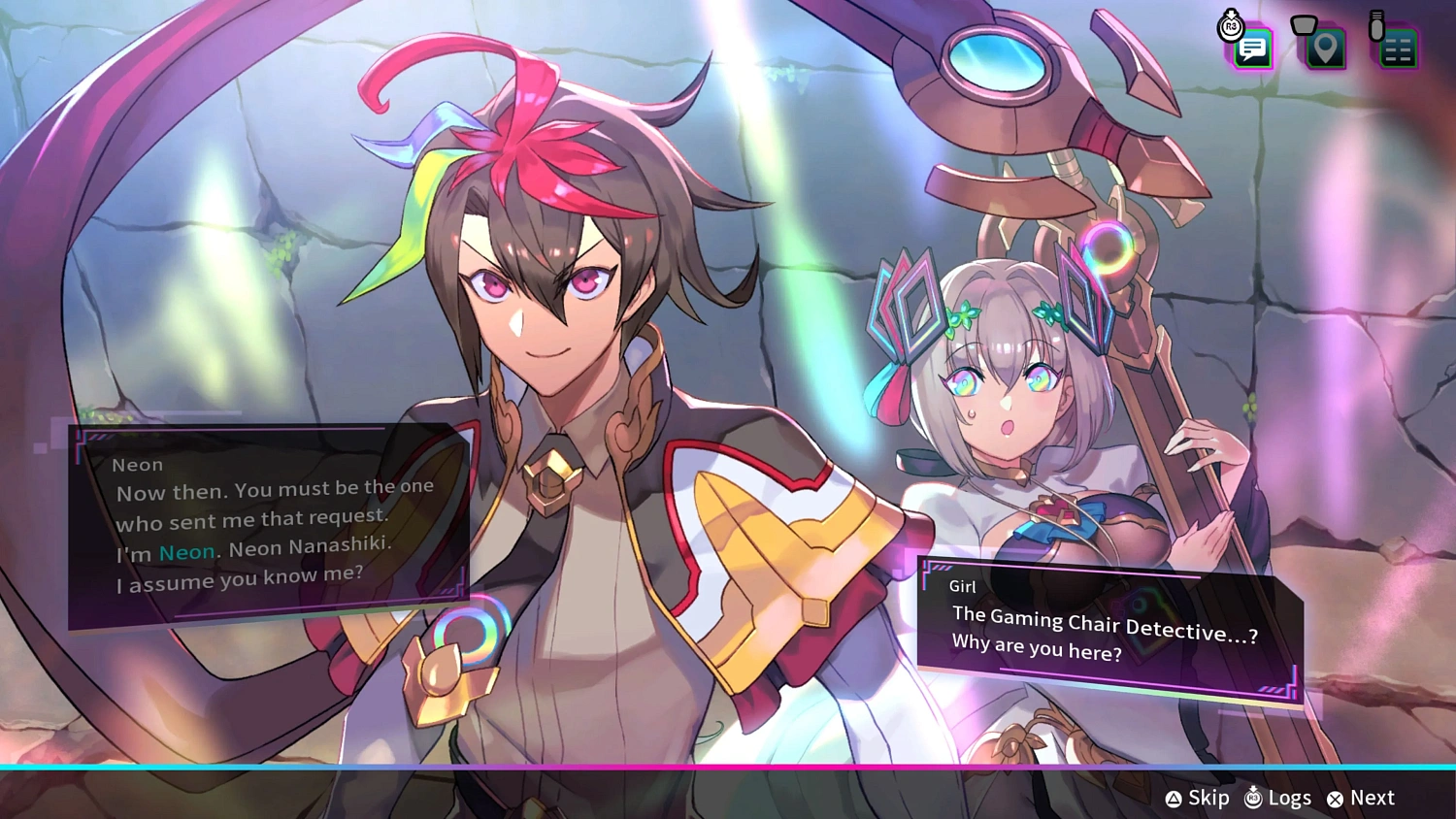Select the Girl name label on the dialogue box

[962, 586]
